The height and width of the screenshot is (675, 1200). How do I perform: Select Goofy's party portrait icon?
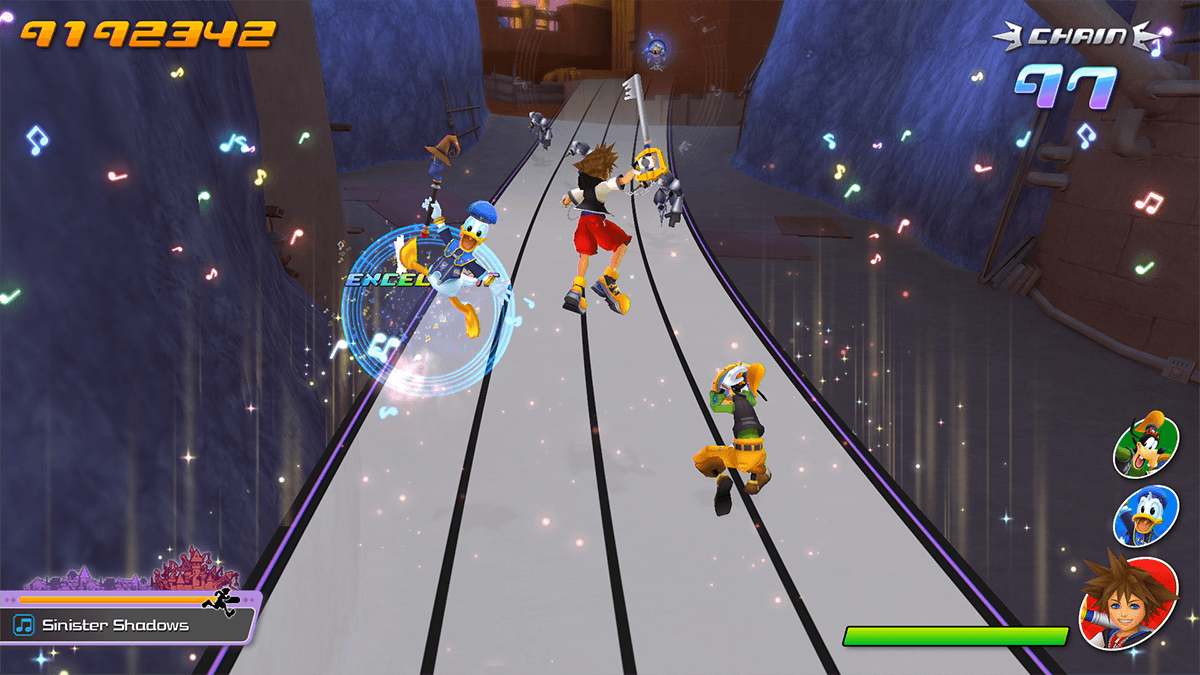point(1146,444)
